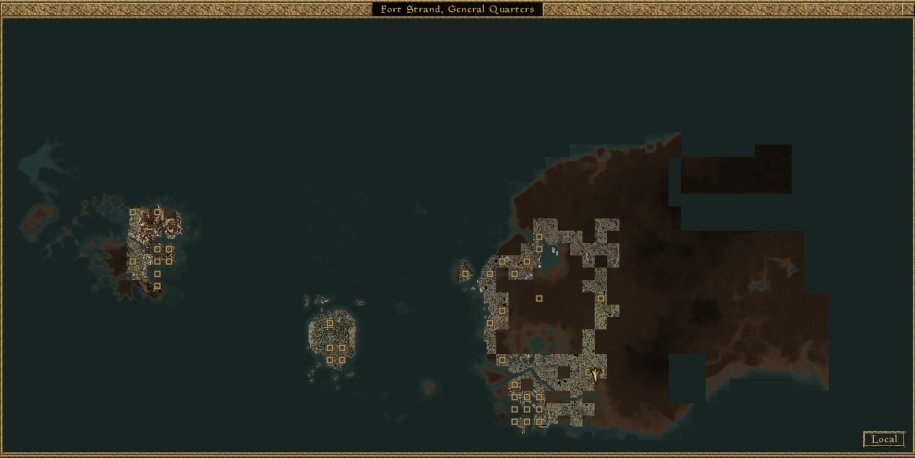Switch to the Local map view
Screen dimensions: 915x458
pos(883,439)
